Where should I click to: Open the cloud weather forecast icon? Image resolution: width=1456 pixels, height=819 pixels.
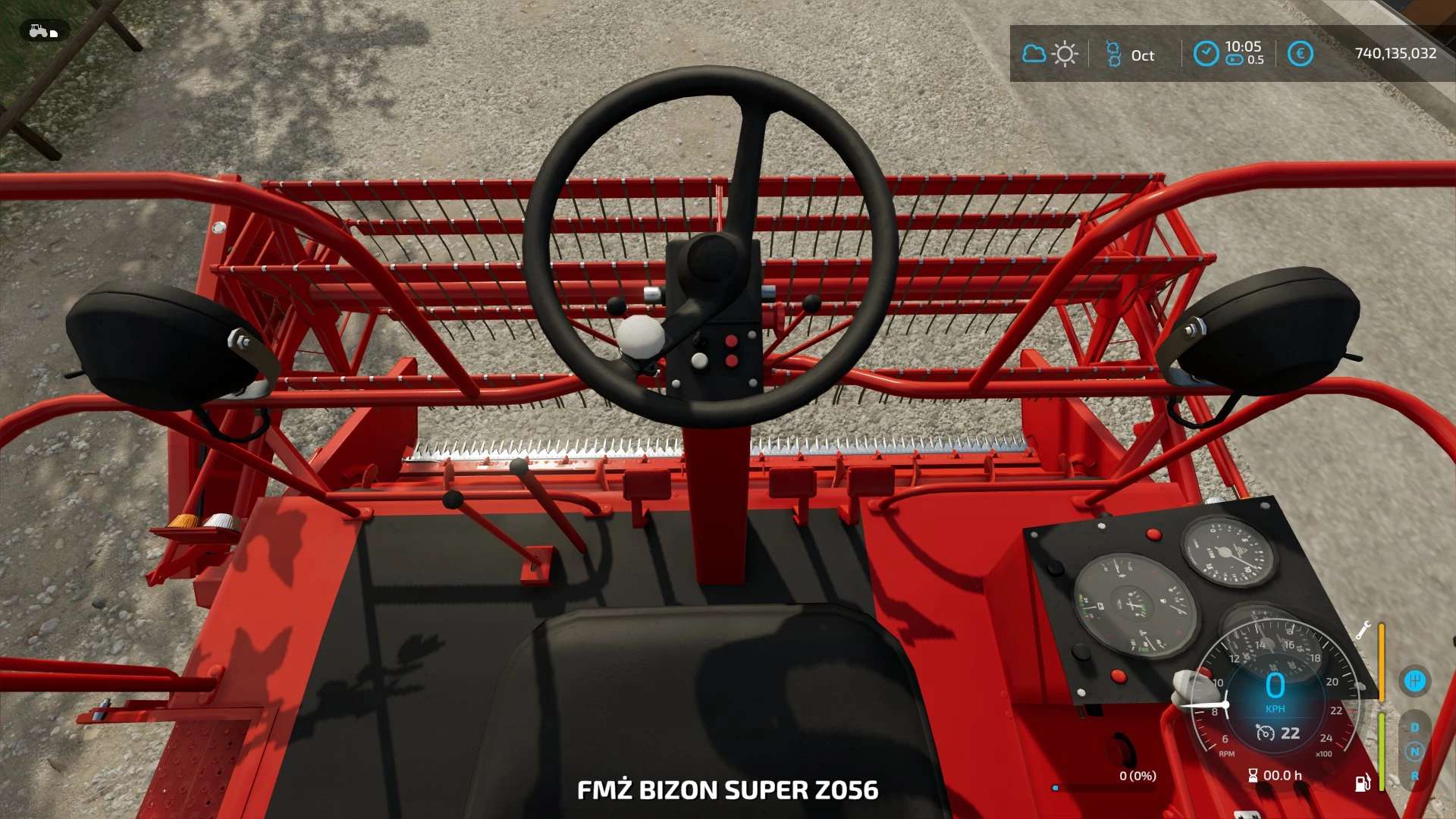coord(1034,54)
